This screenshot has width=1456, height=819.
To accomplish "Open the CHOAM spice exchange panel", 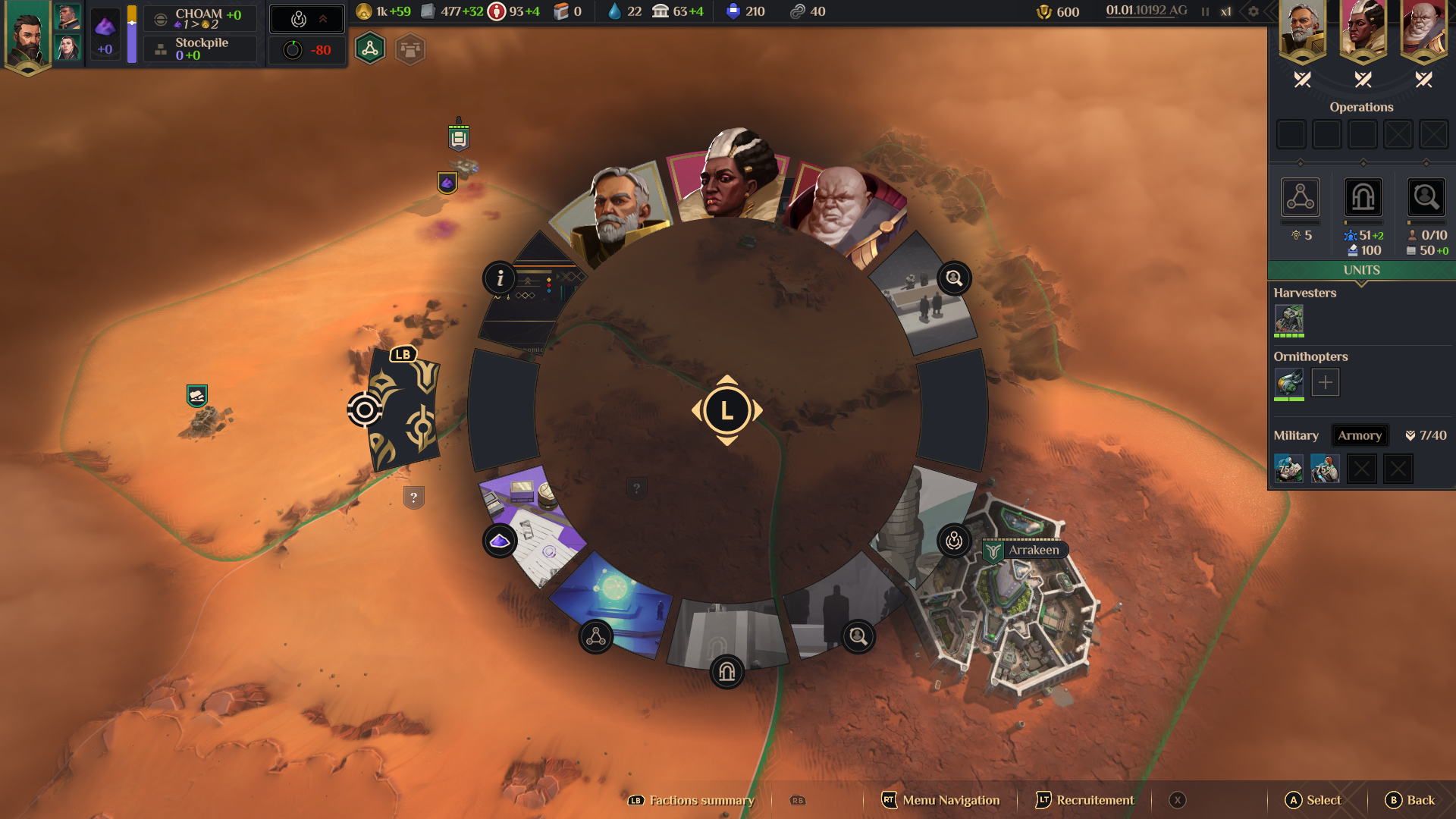I will pyautogui.click(x=200, y=18).
